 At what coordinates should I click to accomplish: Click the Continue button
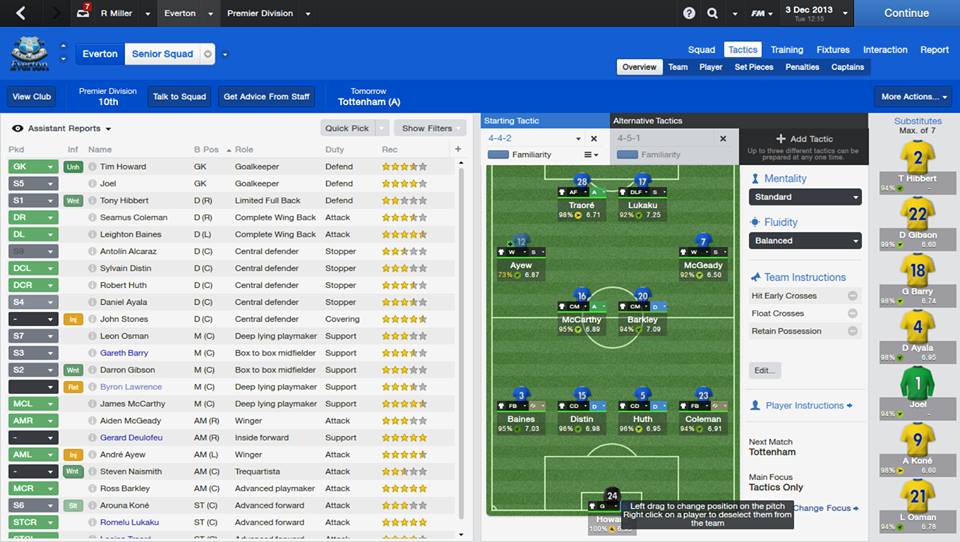906,13
